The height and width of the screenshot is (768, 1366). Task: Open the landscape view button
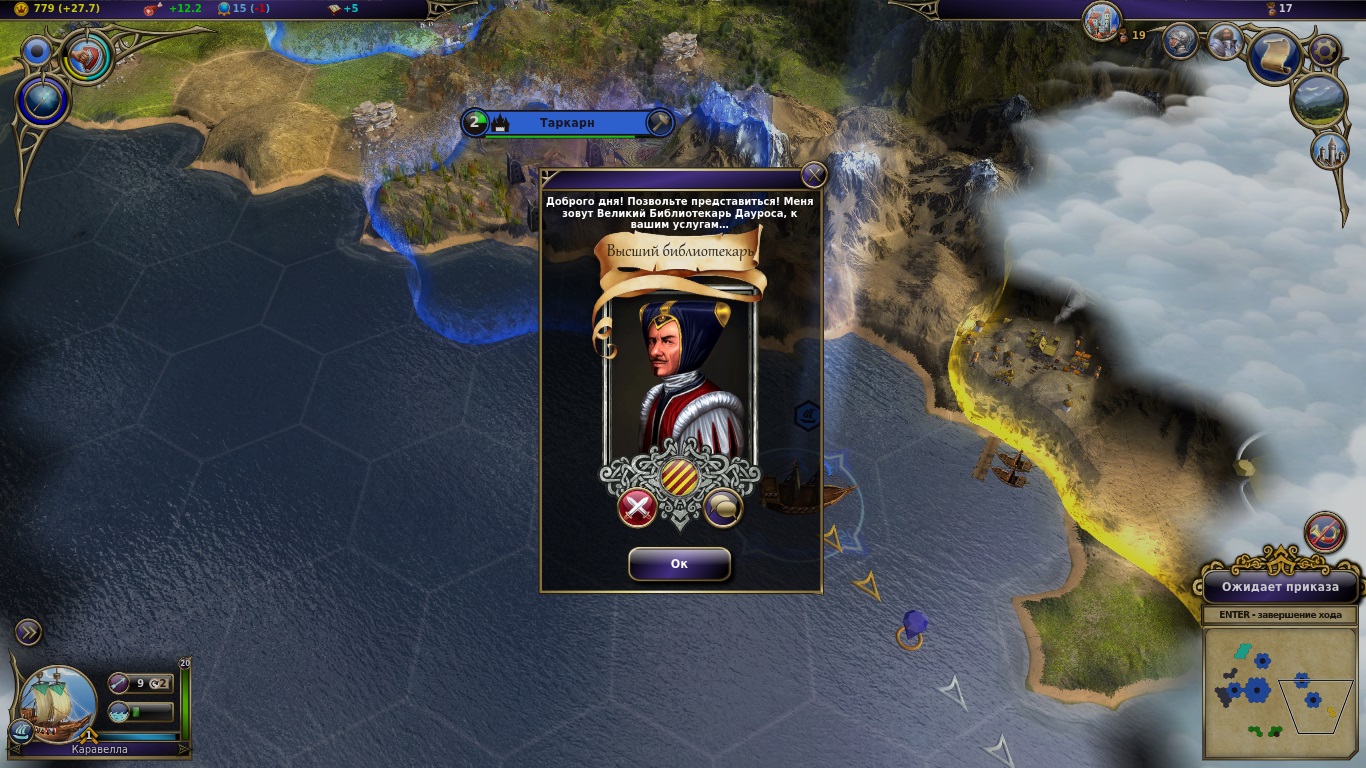coord(1318,100)
